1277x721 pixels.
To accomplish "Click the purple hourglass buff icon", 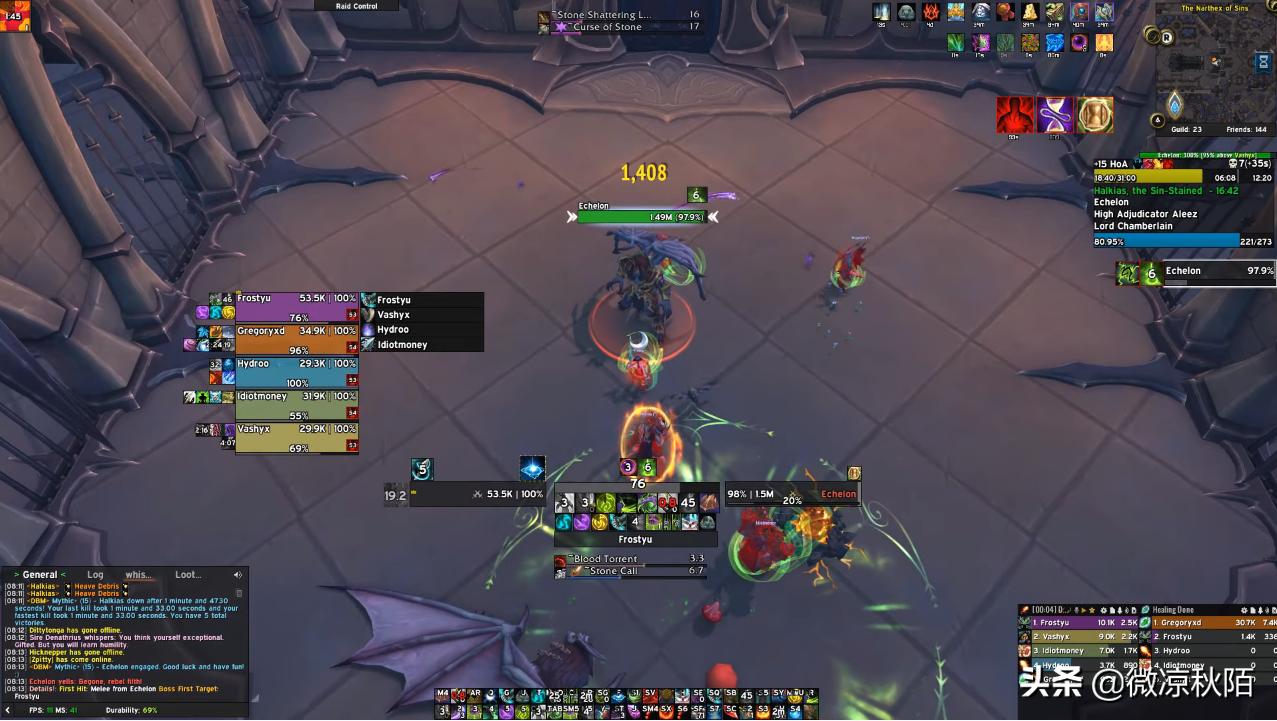I will tap(1055, 116).
